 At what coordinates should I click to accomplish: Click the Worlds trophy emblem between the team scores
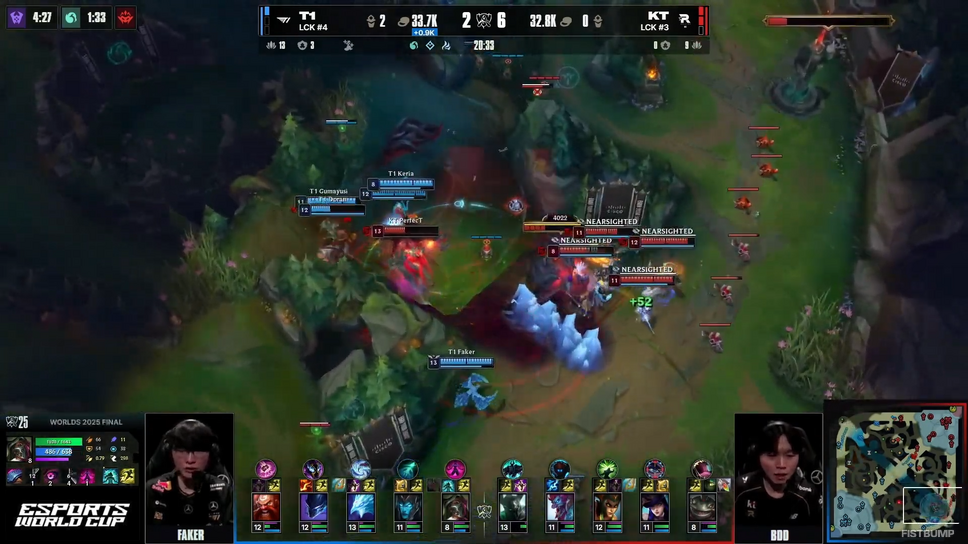[484, 20]
